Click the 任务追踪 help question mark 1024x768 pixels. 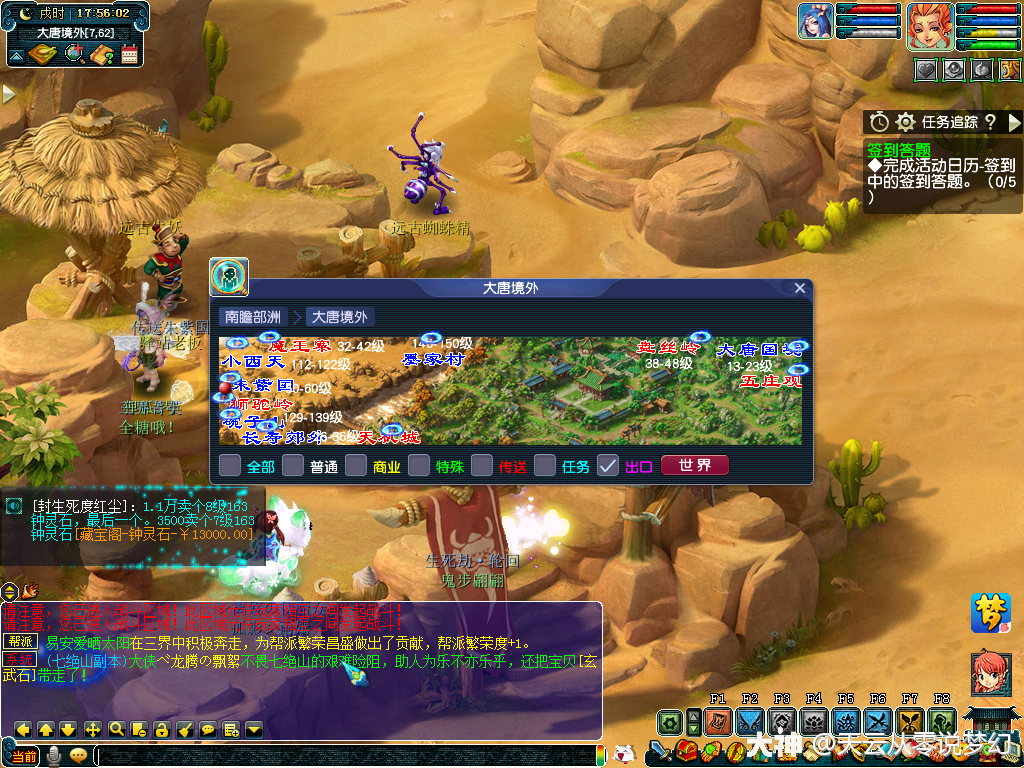[990, 122]
